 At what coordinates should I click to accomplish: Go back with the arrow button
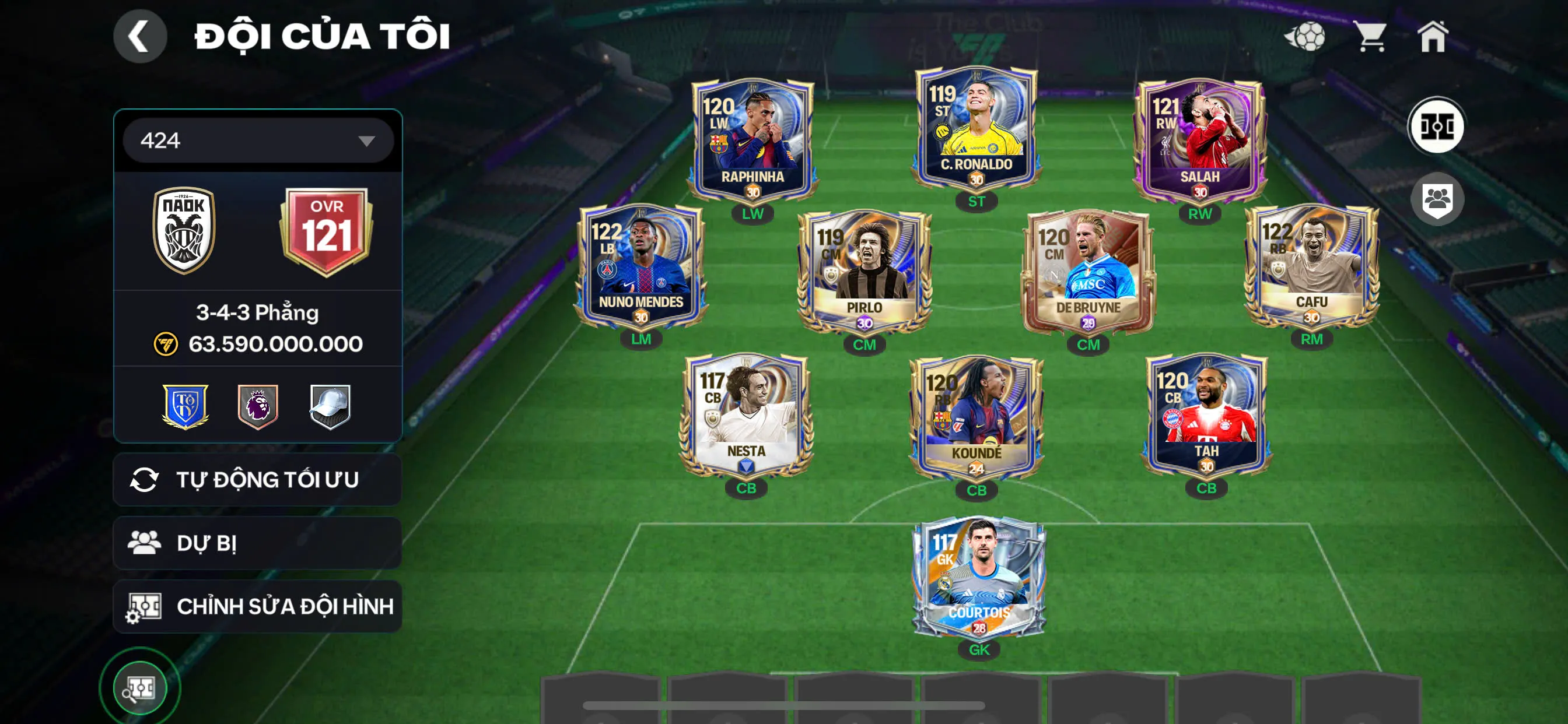pos(139,37)
